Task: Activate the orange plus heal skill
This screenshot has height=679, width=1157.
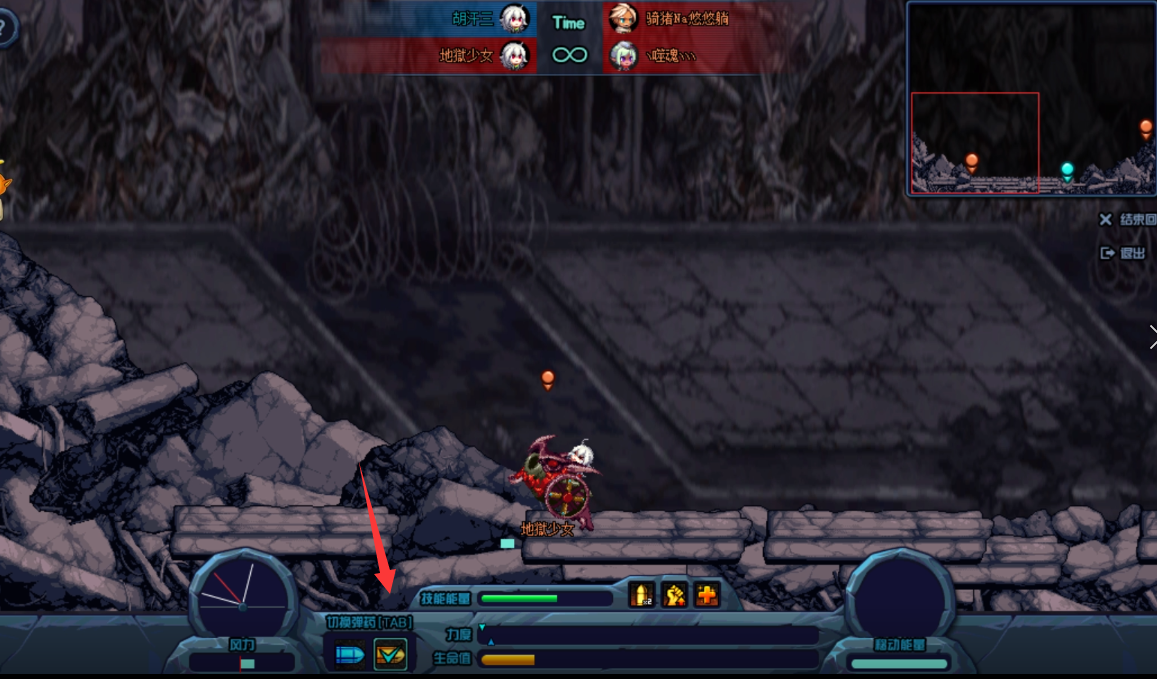Action: click(708, 595)
